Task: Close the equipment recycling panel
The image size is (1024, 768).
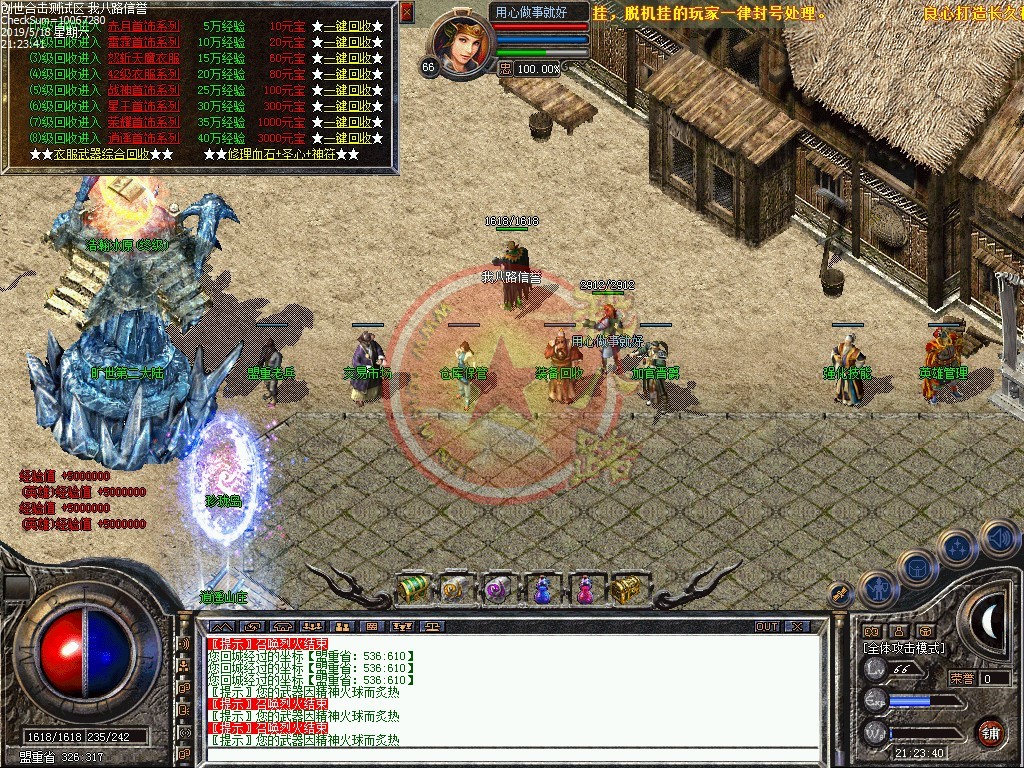Action: click(406, 12)
